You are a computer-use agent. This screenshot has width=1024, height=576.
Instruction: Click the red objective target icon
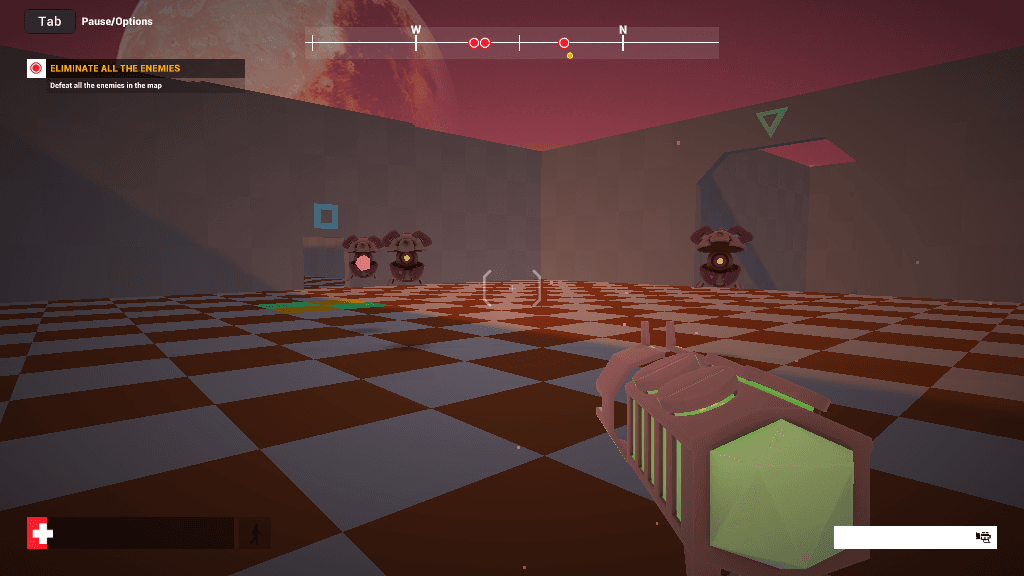tap(36, 69)
